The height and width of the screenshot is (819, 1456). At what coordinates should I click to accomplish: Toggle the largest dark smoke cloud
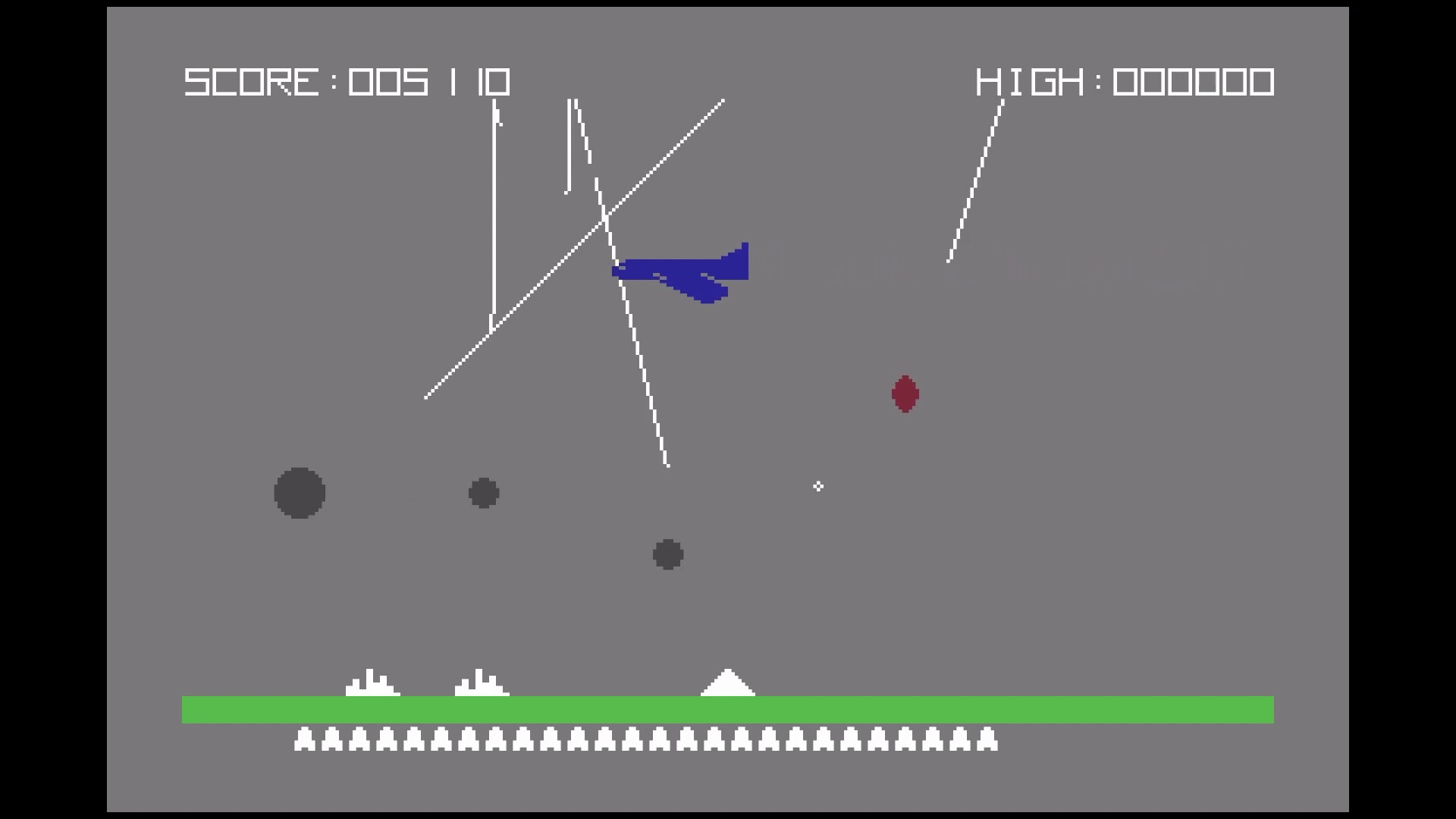point(300,494)
